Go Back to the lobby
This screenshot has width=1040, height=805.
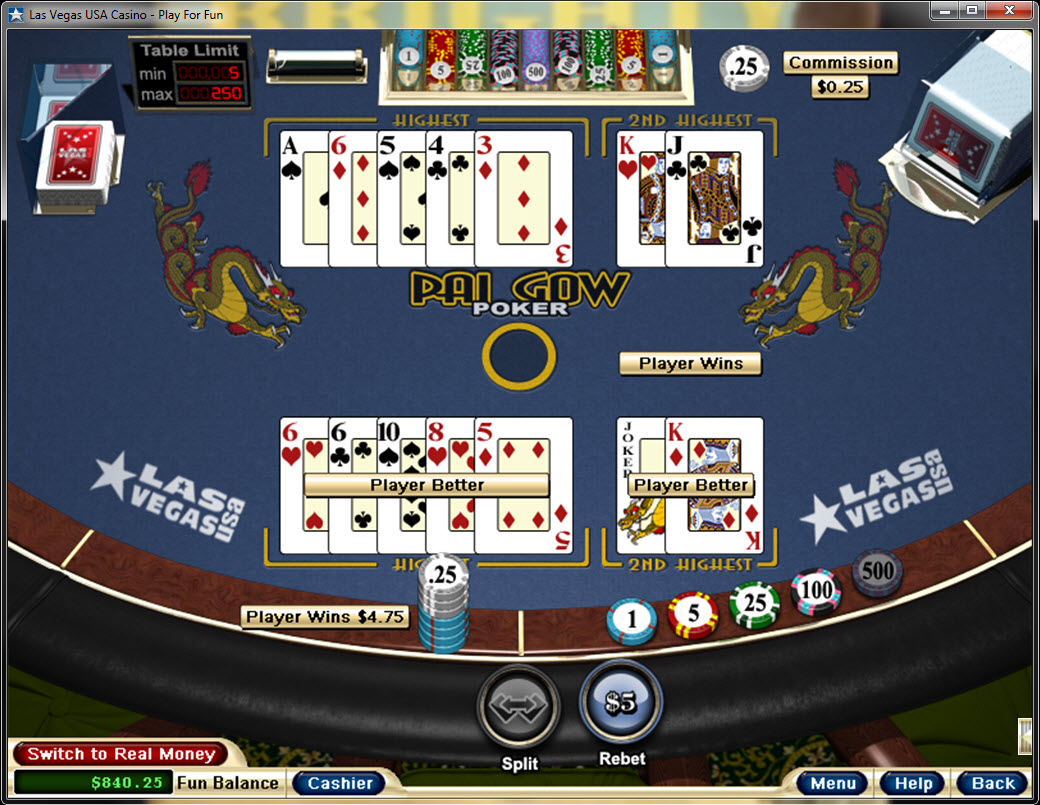(992, 783)
